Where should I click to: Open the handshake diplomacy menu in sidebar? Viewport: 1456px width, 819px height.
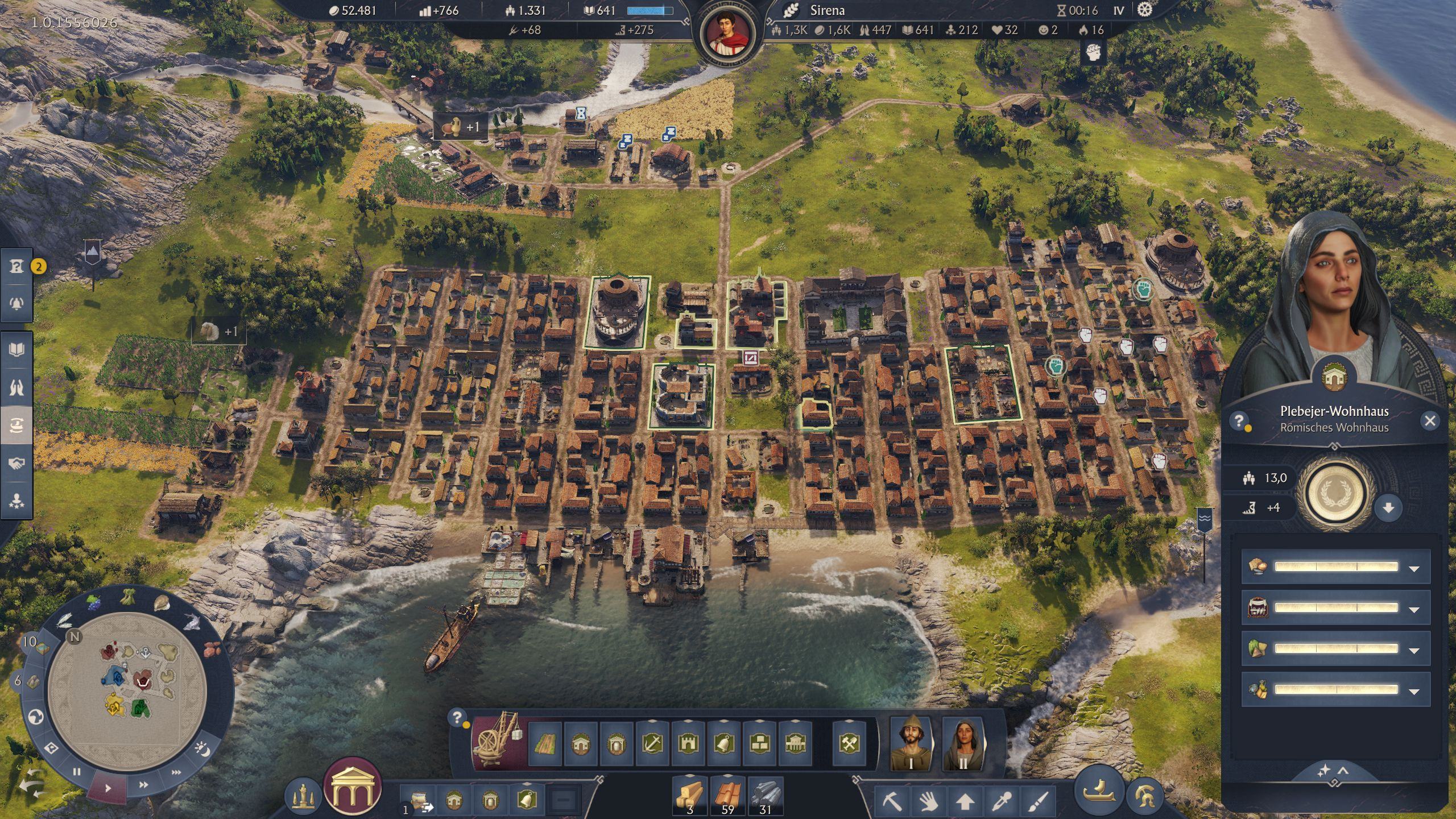pyautogui.click(x=16, y=464)
